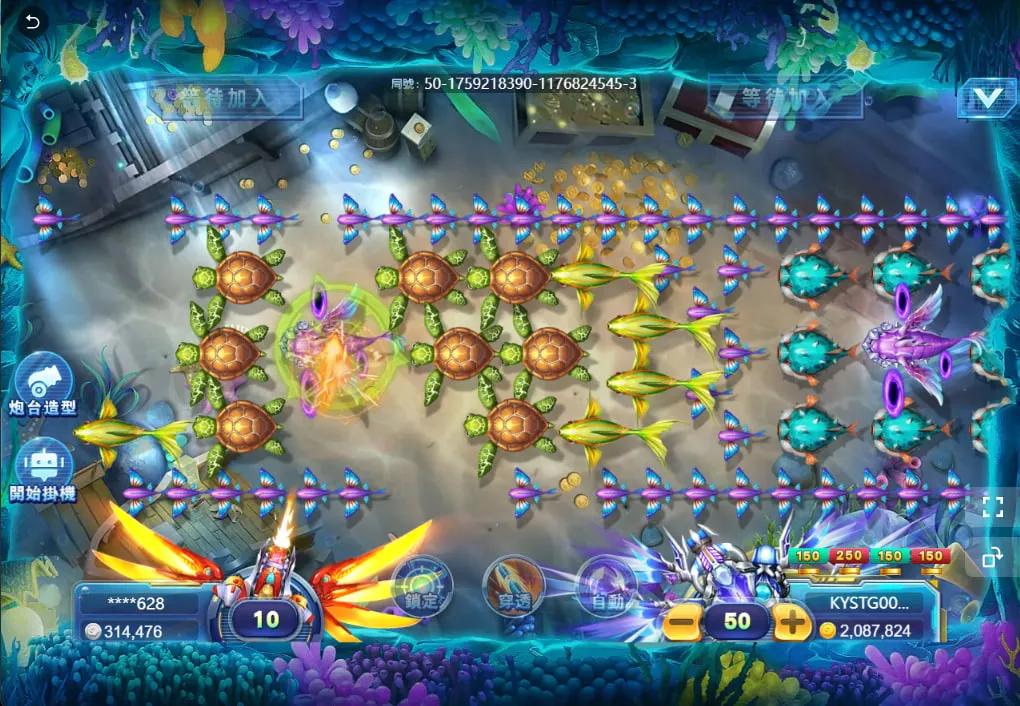
Task: Enable the 穿透 piercing shot skill
Action: pyautogui.click(x=513, y=586)
